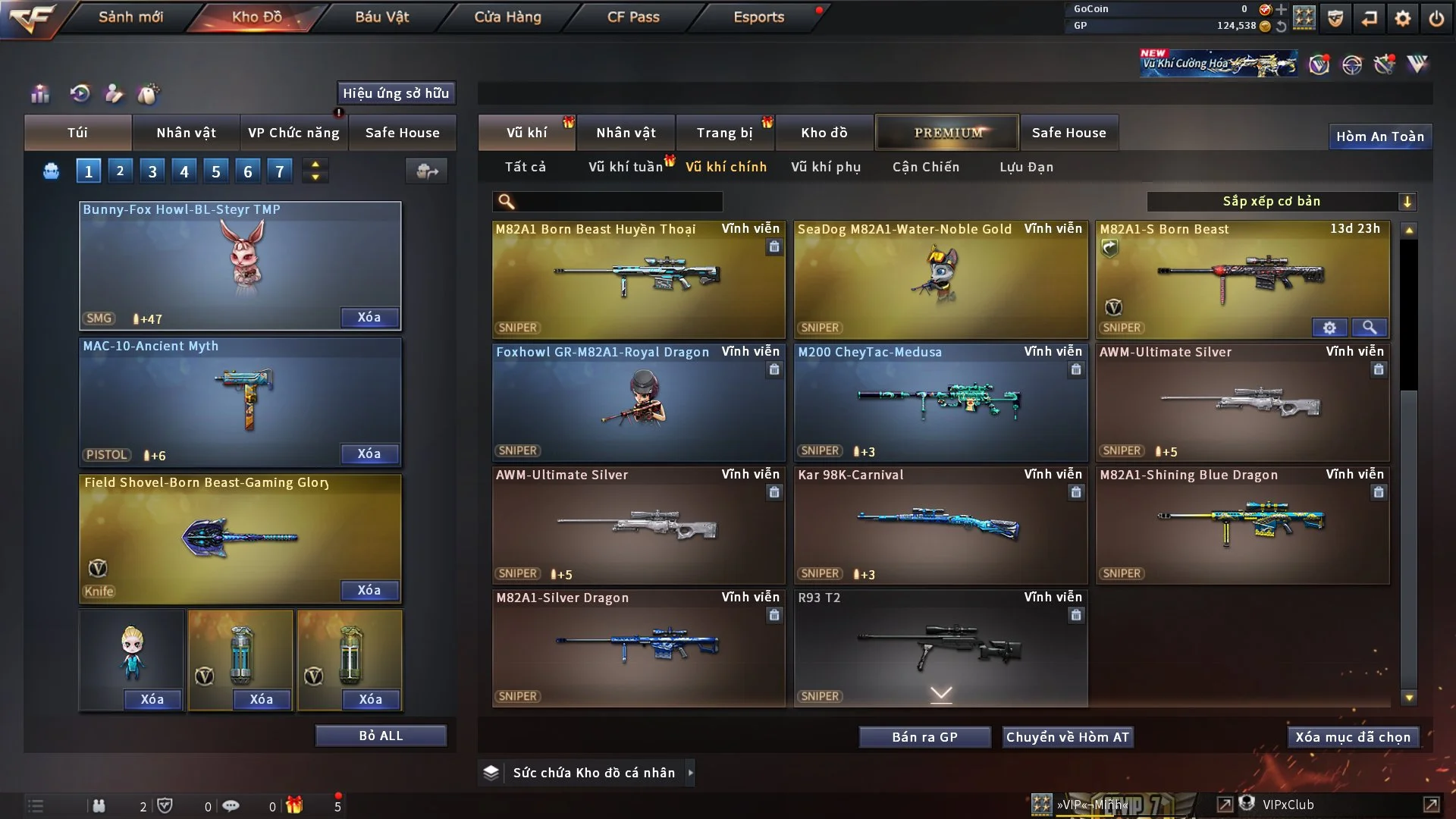The width and height of the screenshot is (1456, 819).
Task: Click the power button to exit
Action: [x=1436, y=18]
